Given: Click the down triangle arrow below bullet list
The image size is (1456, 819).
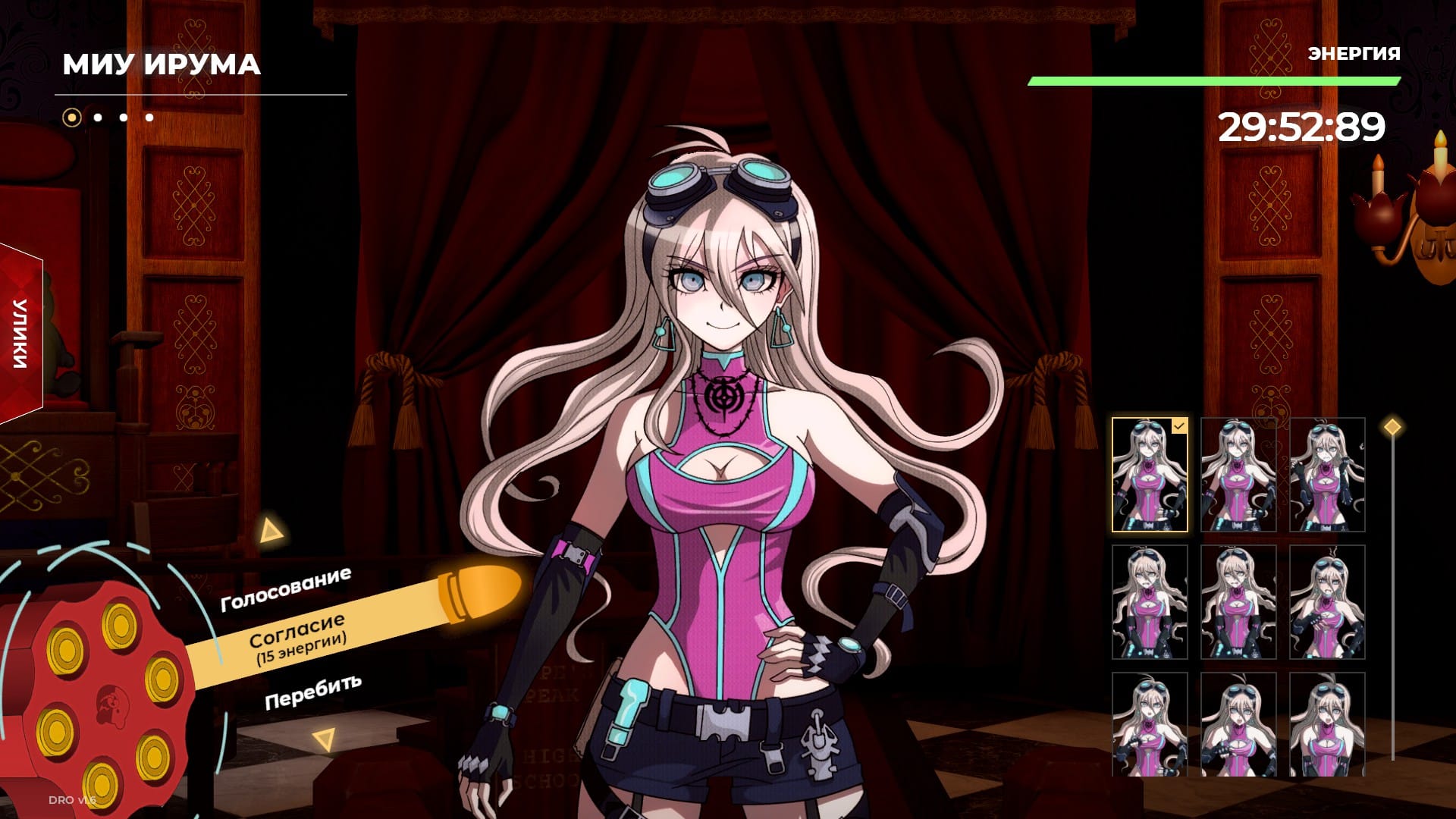Looking at the screenshot, I should click(325, 739).
